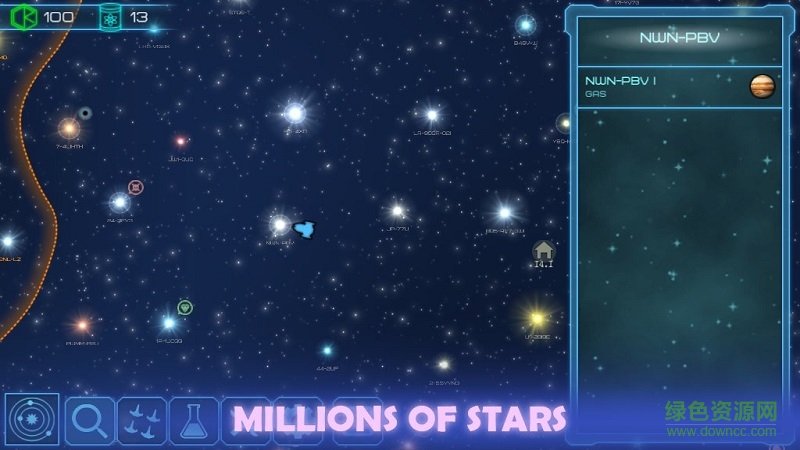Screen dimensions: 800x450
Task: Select the home base marker on the map
Action: pos(543,250)
